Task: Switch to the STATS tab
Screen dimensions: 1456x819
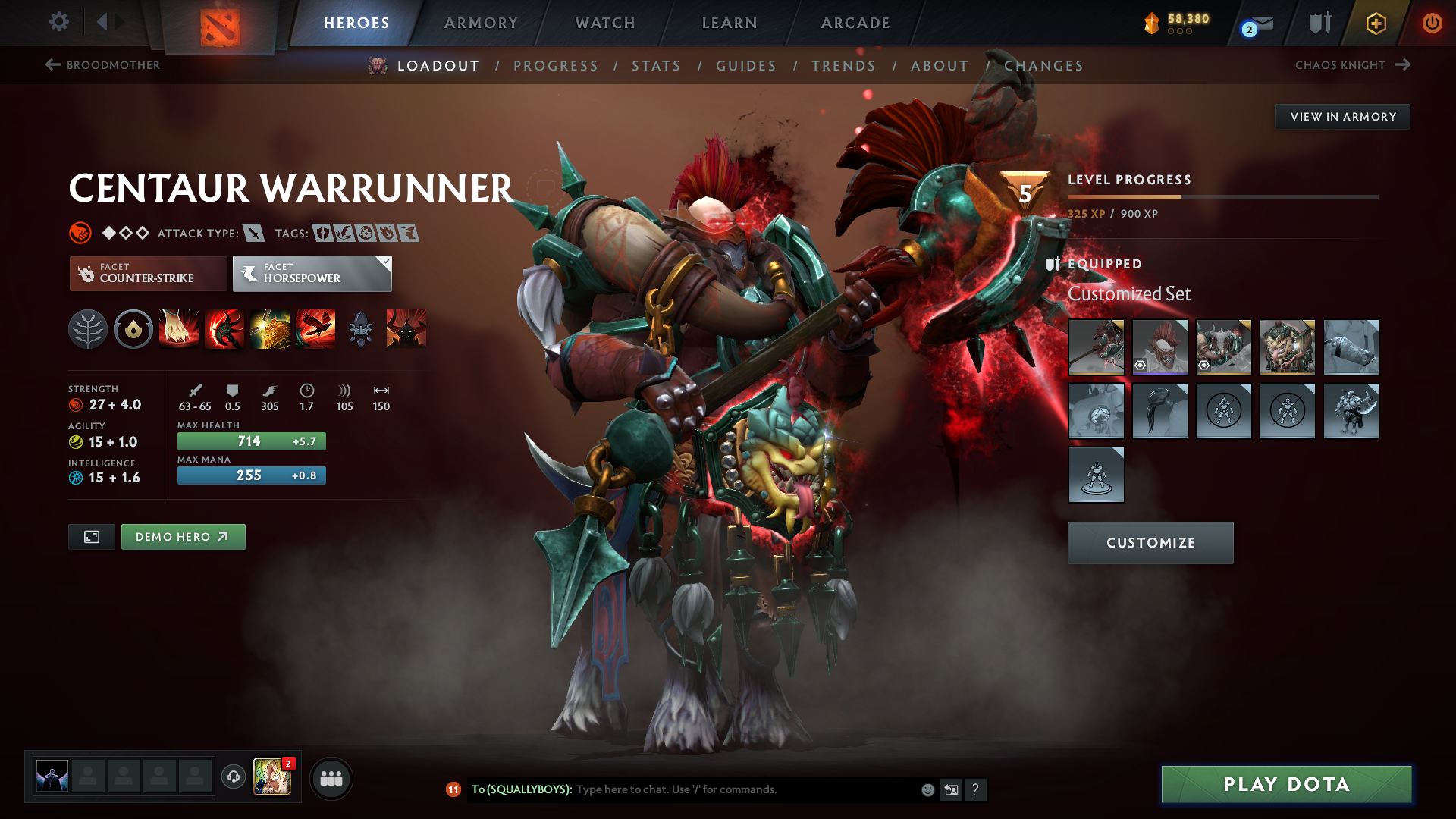Action: [657, 65]
